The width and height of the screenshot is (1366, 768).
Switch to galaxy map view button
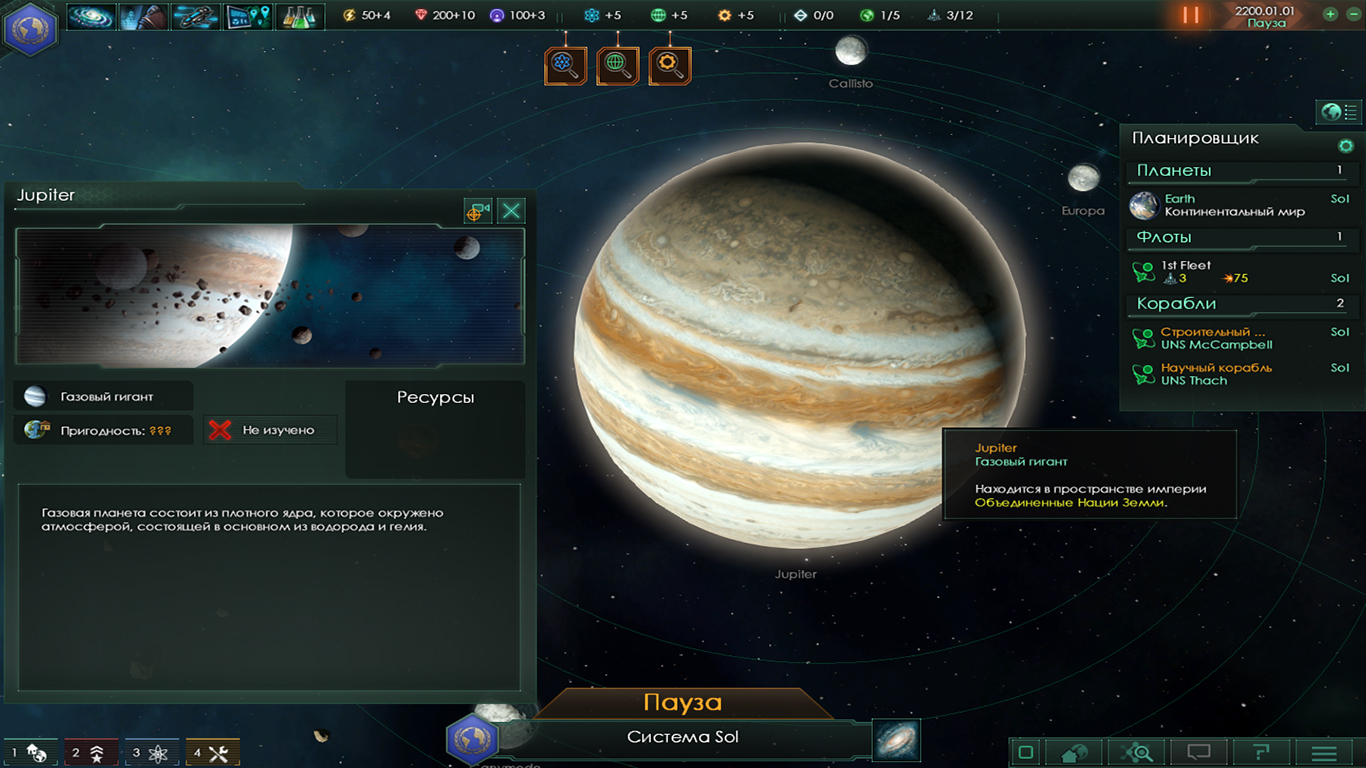point(896,740)
